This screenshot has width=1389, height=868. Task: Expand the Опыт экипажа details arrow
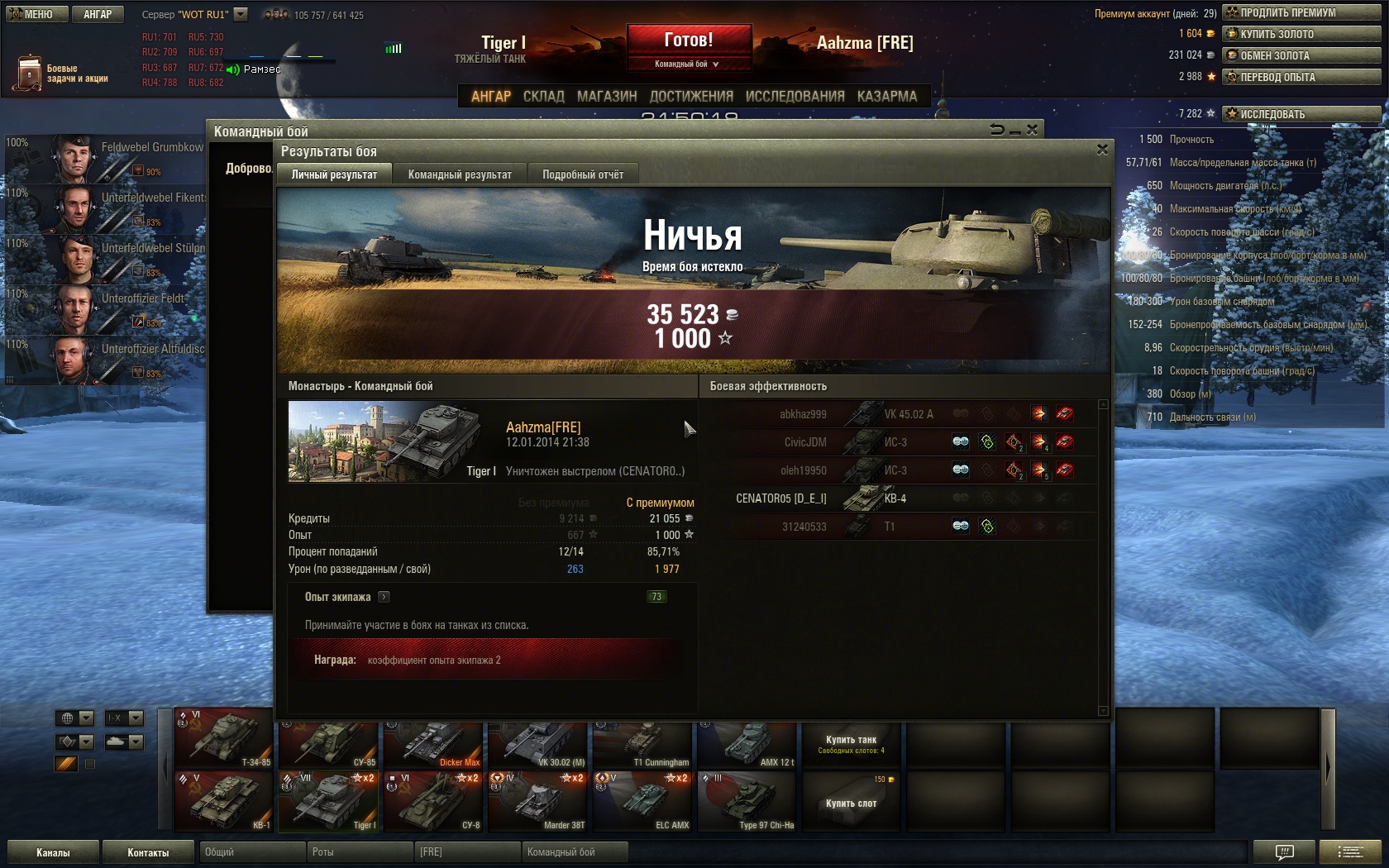[384, 597]
